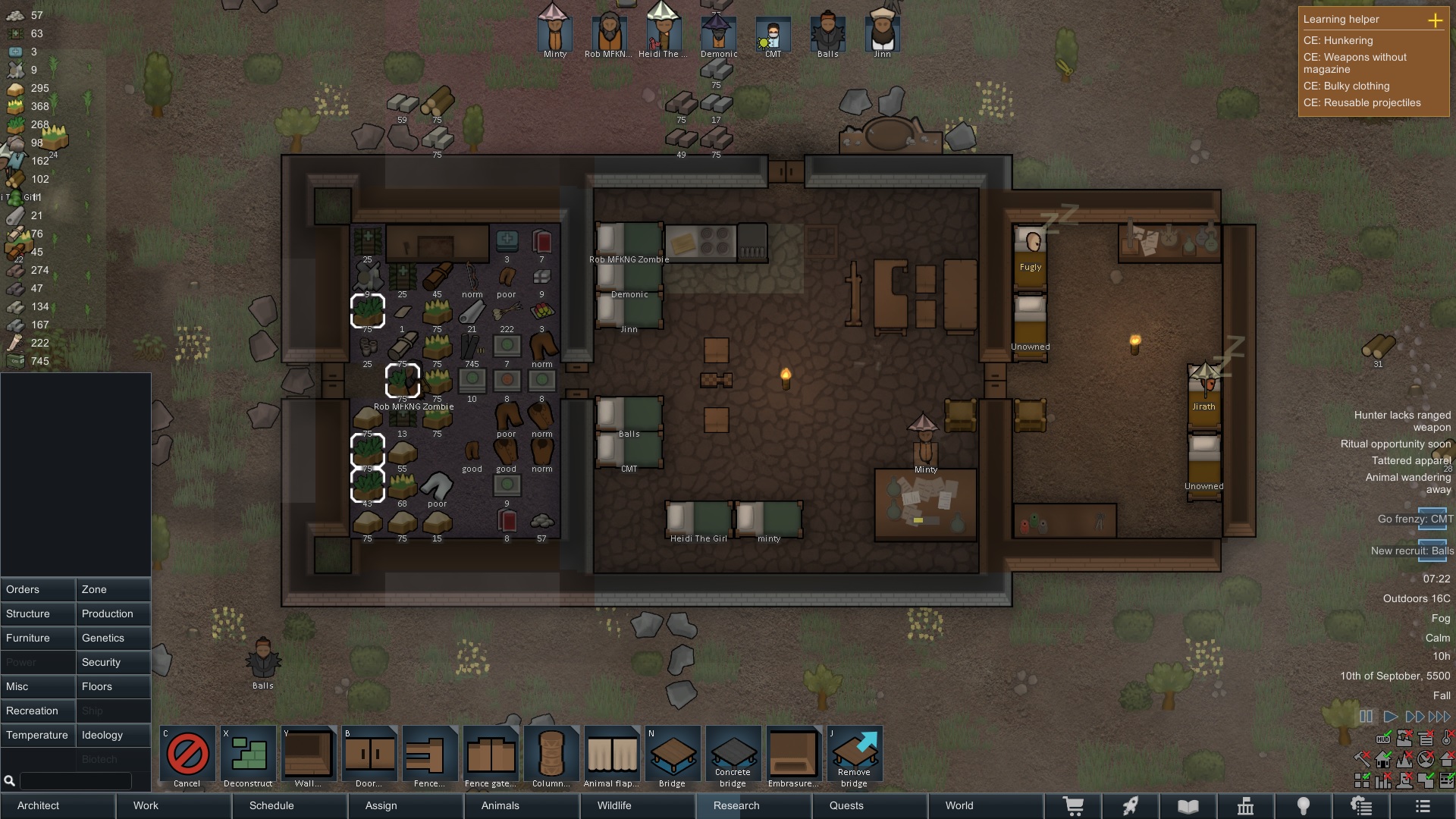Image resolution: width=1456 pixels, height=819 pixels.
Task: Choose the Wall build option
Action: (308, 756)
